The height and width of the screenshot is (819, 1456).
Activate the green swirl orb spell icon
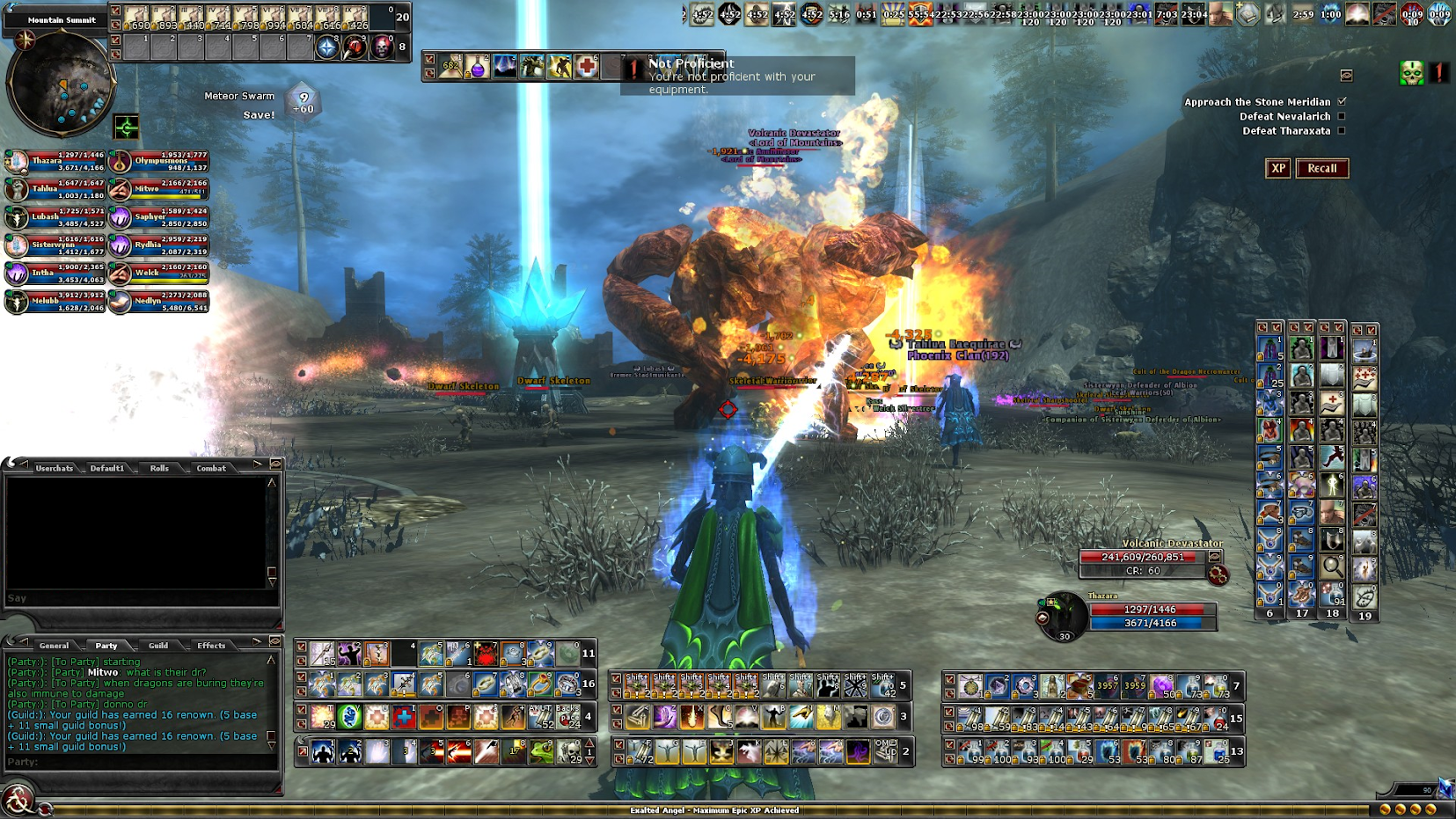[349, 717]
